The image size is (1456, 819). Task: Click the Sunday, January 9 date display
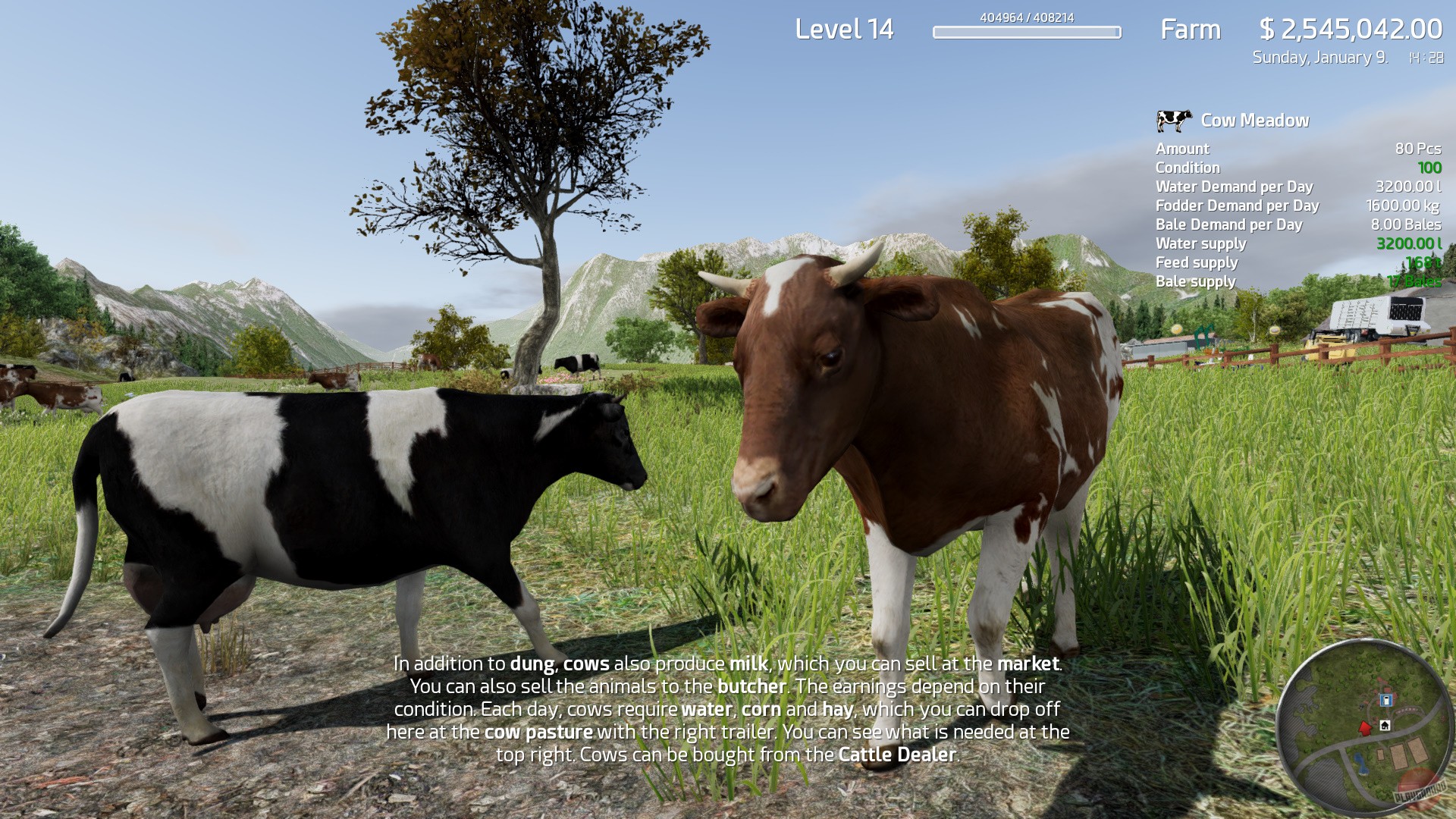(1319, 55)
